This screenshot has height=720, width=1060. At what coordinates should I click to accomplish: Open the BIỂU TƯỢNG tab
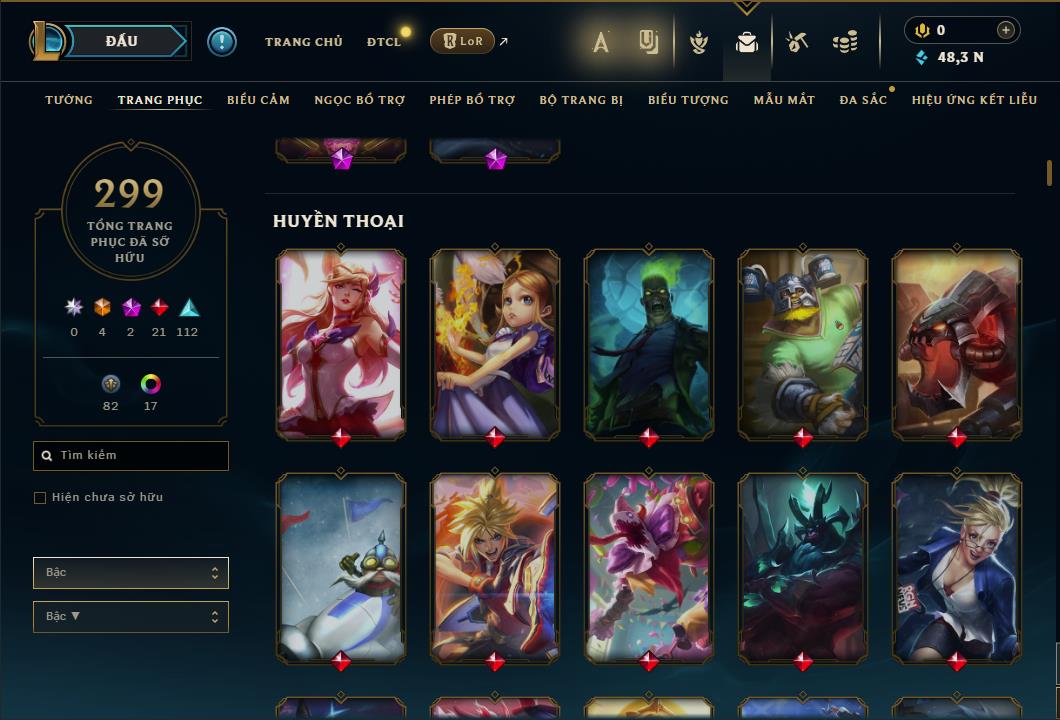[x=688, y=100]
